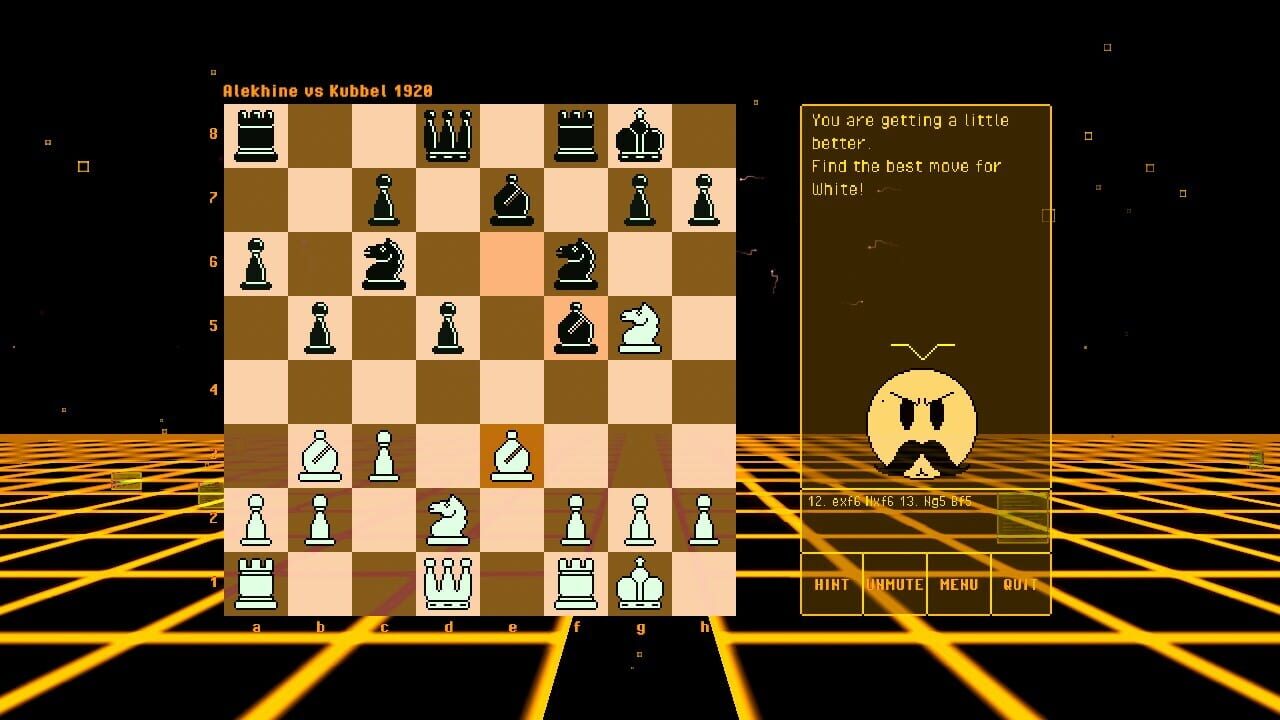
Task: Request a HINT for the puzzle
Action: tap(831, 586)
